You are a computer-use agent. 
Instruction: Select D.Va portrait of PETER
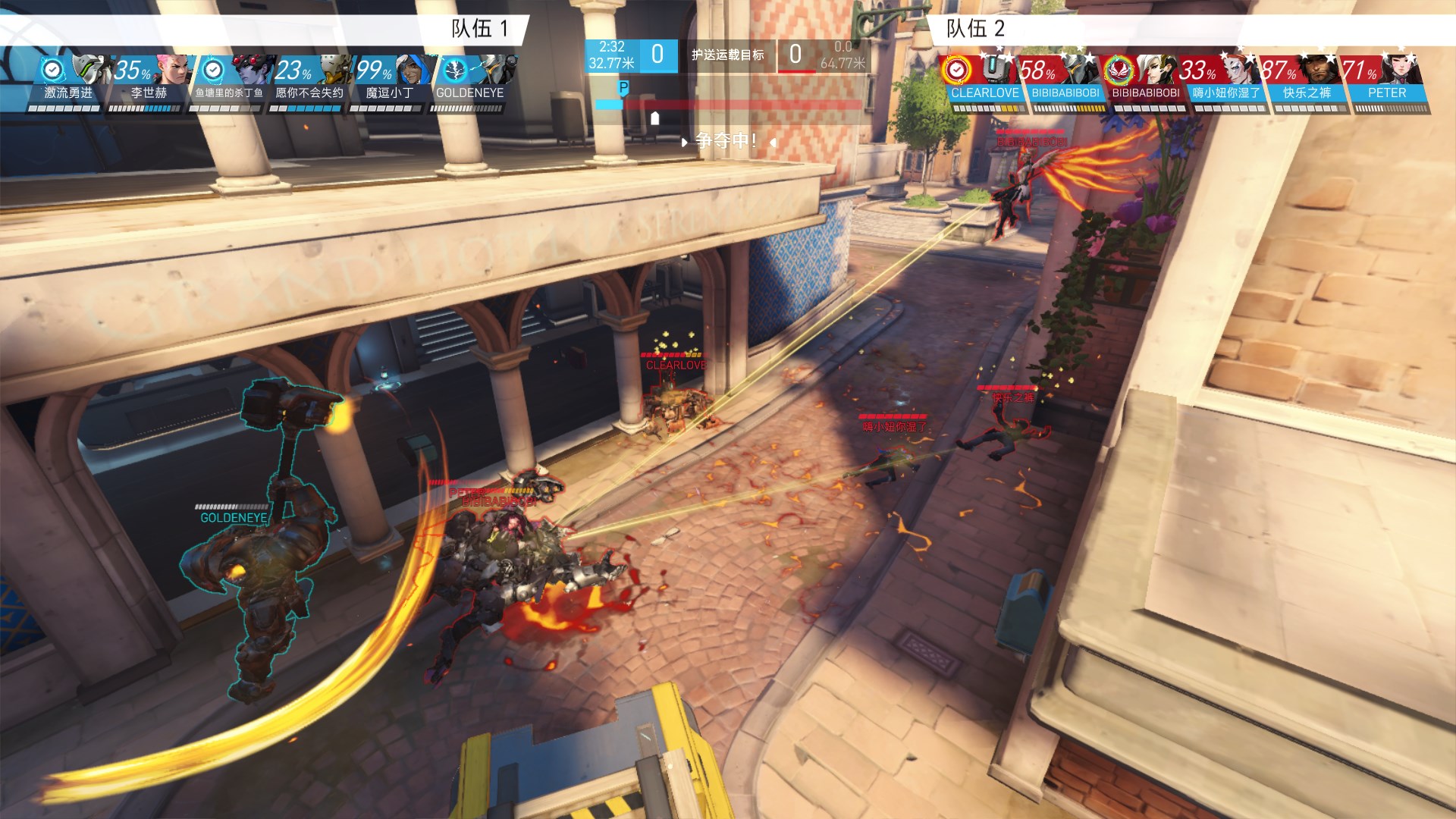click(1400, 70)
